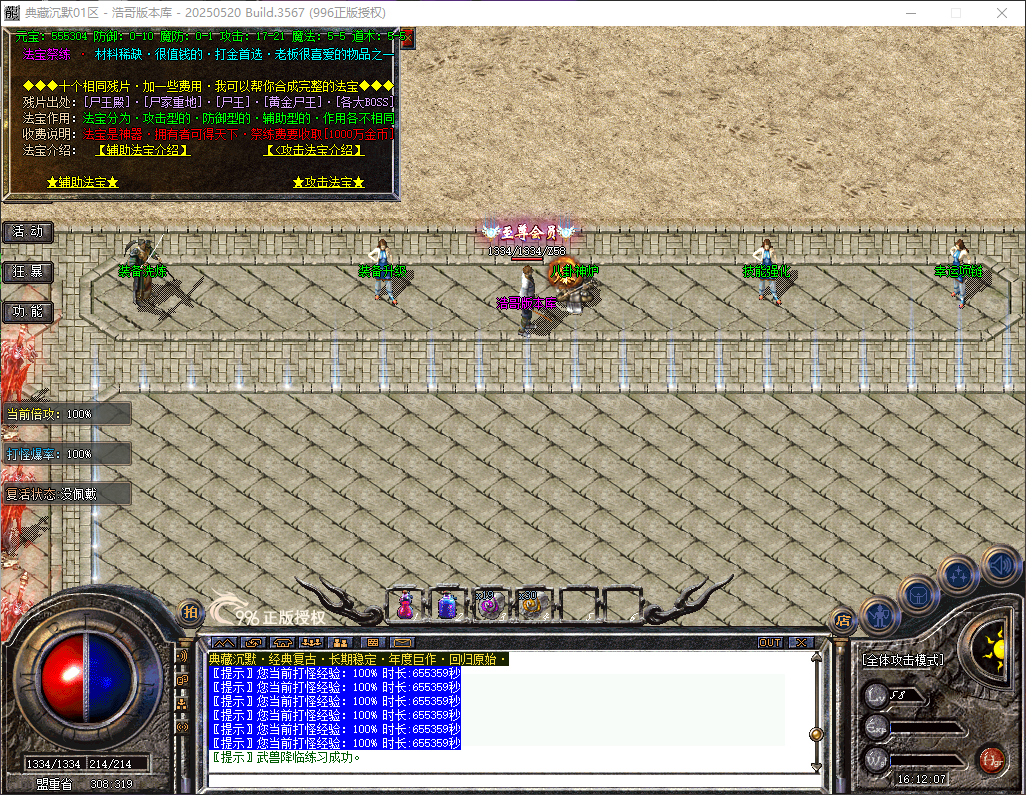Screen dimensions: 1026x795
Task: Close the 法宝祭练 dialog window
Action: click(406, 39)
